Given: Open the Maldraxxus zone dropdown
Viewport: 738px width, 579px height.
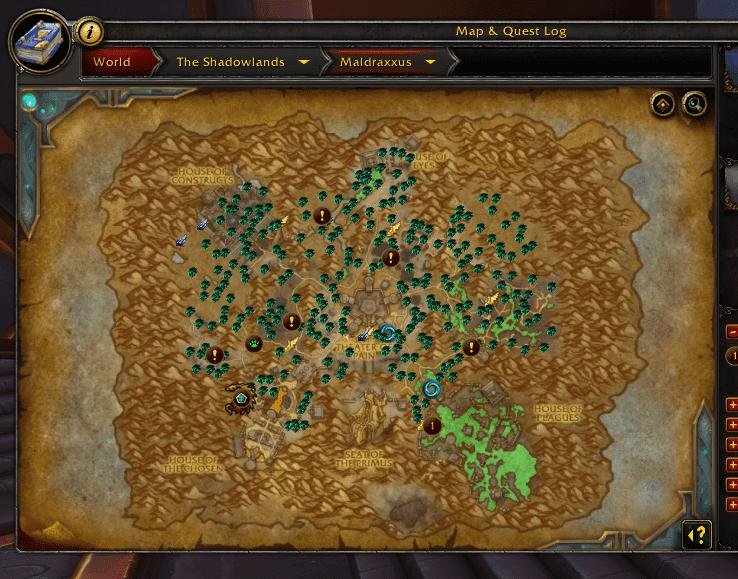Looking at the screenshot, I should (387, 62).
